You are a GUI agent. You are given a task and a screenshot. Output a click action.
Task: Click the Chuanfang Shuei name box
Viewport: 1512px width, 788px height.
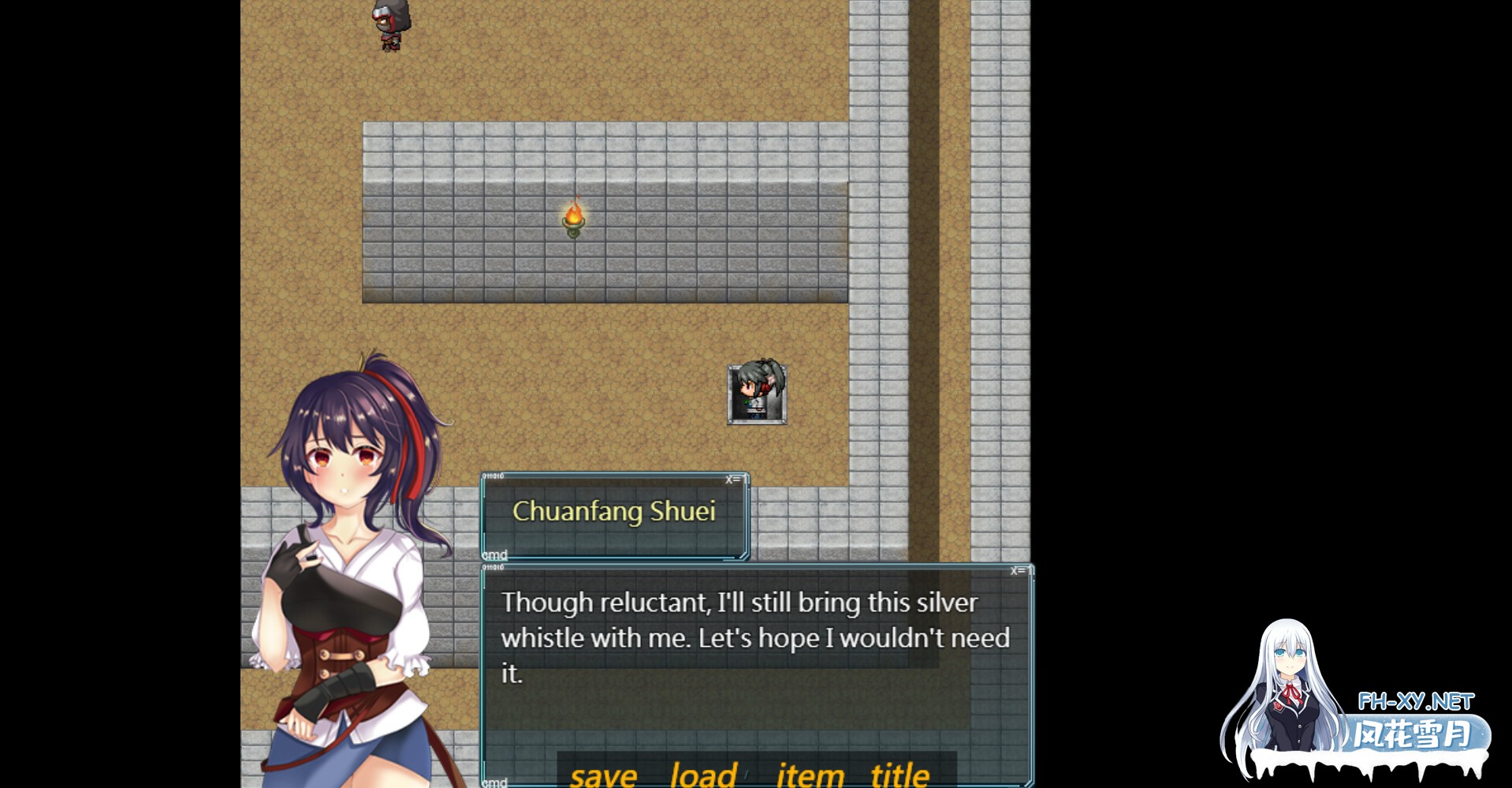614,513
